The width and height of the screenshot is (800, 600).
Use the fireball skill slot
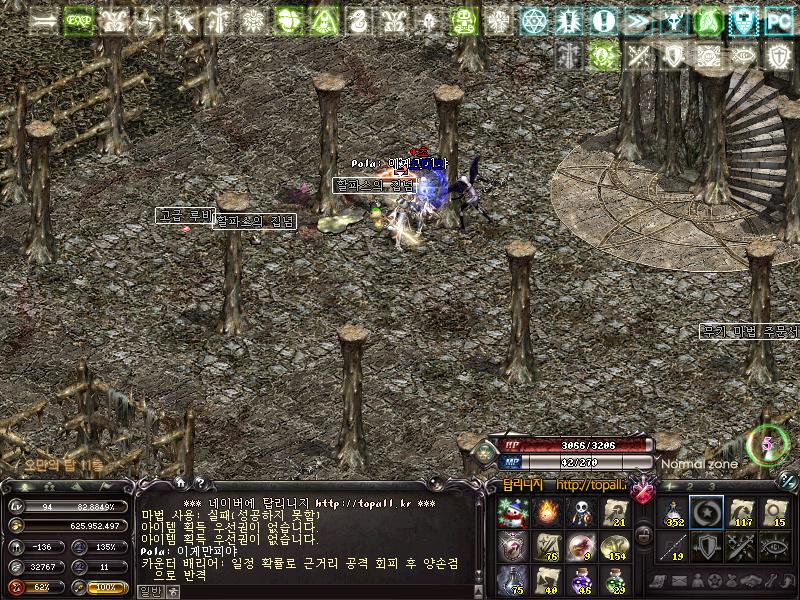[x=546, y=514]
